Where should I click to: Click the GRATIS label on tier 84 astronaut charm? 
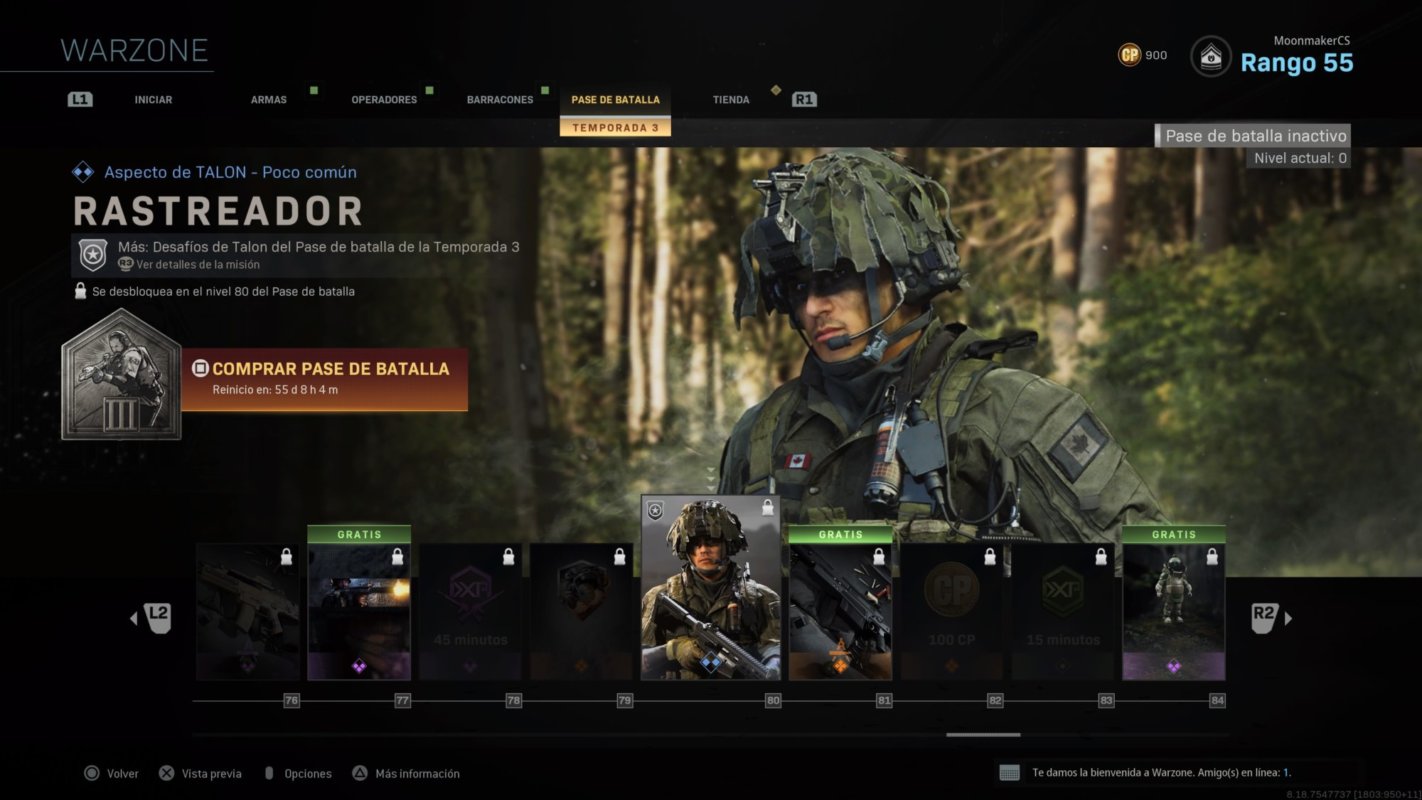click(1173, 534)
